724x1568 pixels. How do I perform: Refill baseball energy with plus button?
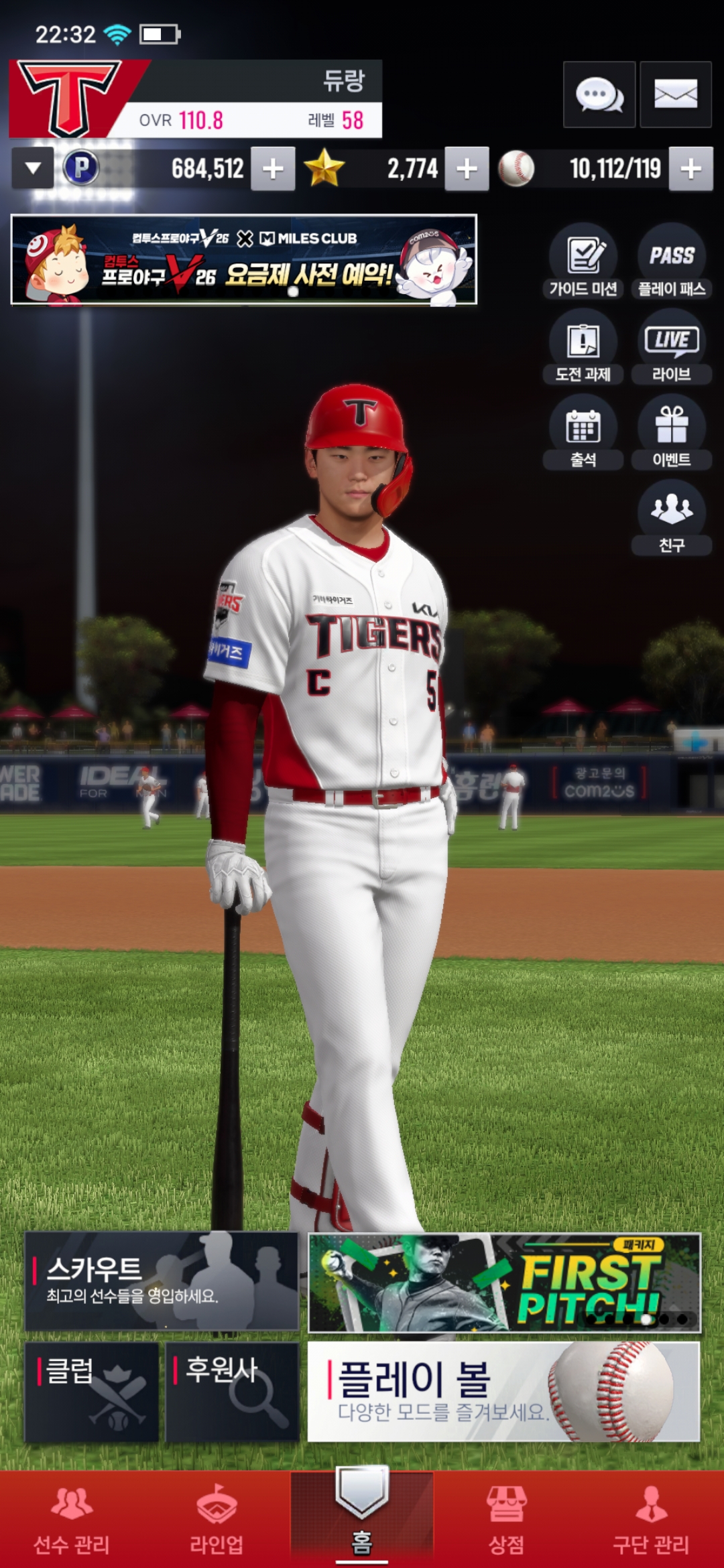[x=691, y=169]
